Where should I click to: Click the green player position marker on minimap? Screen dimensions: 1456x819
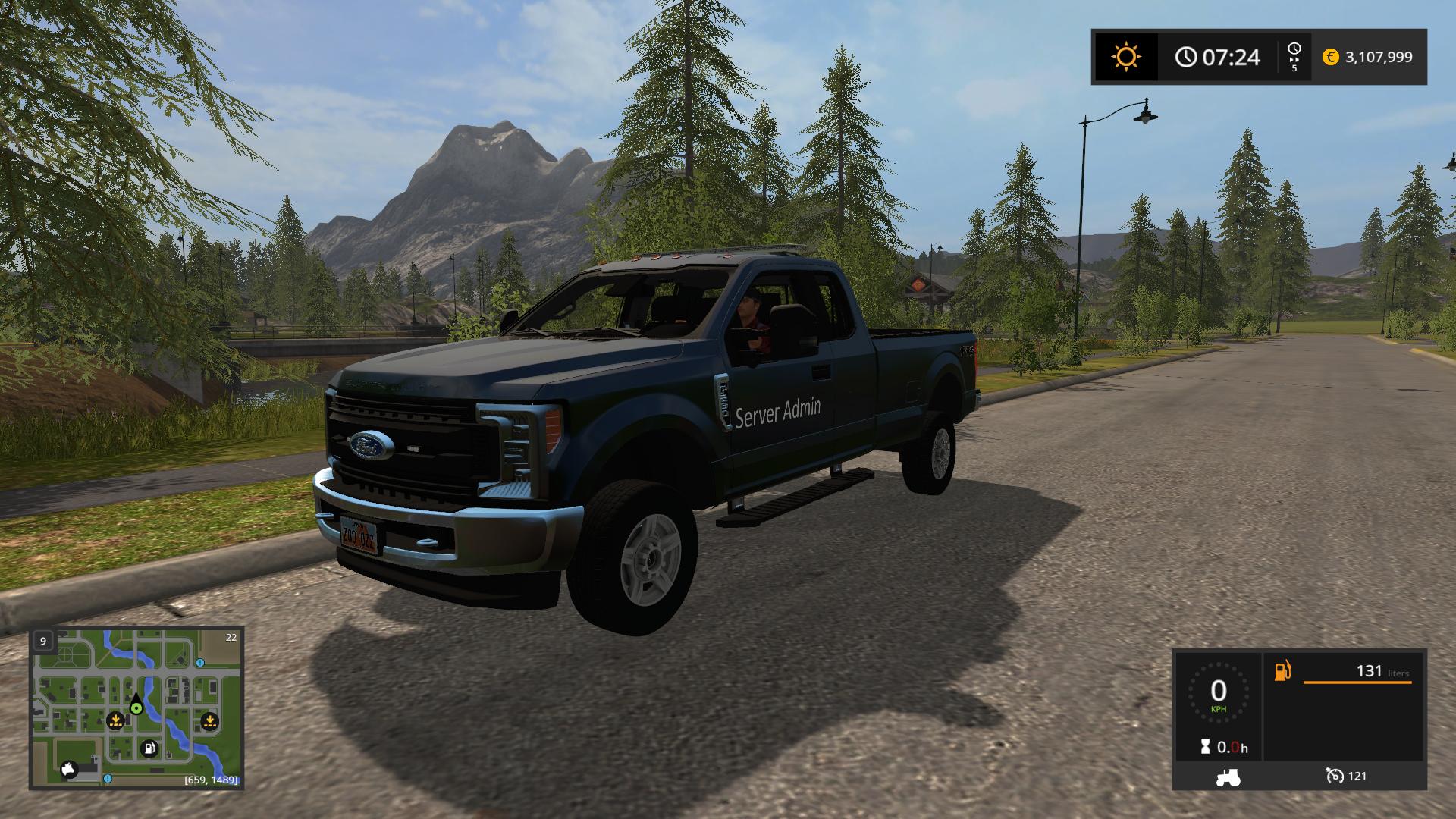[x=136, y=708]
